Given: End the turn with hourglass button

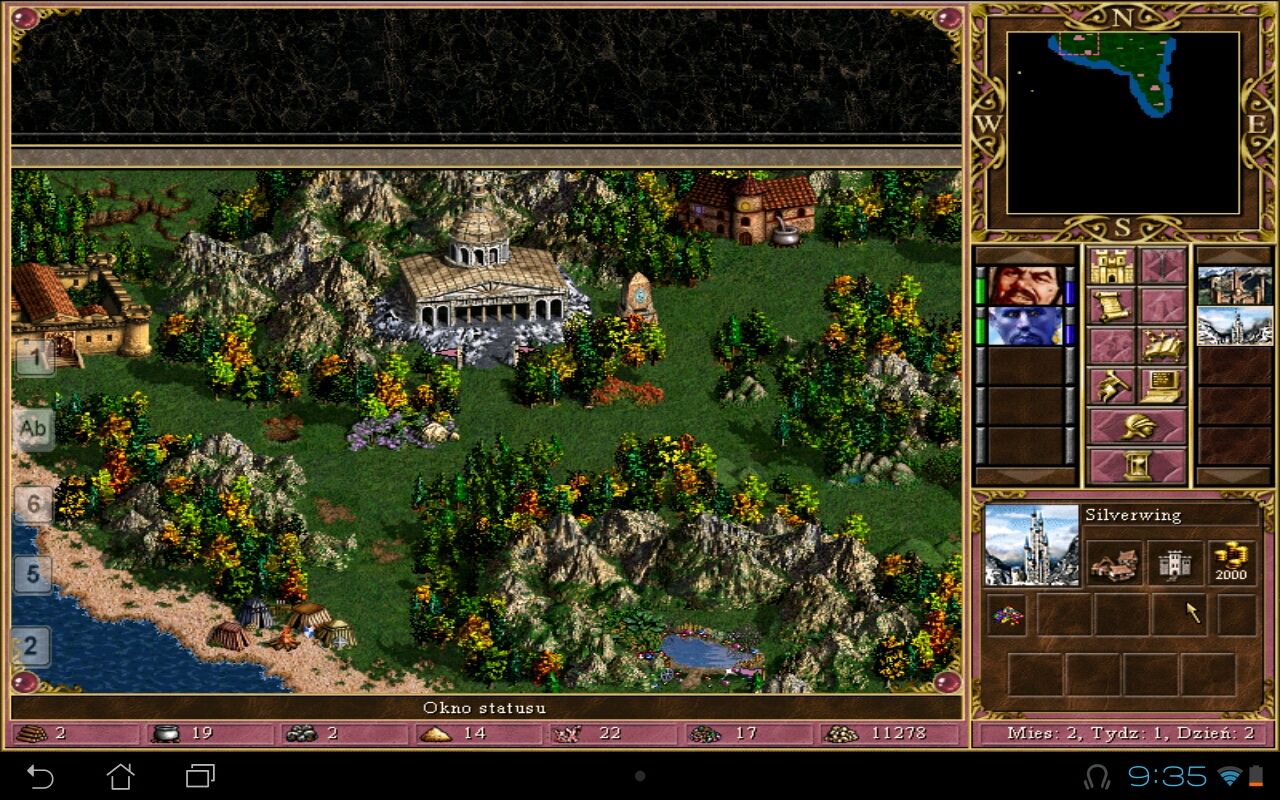Looking at the screenshot, I should (1137, 466).
